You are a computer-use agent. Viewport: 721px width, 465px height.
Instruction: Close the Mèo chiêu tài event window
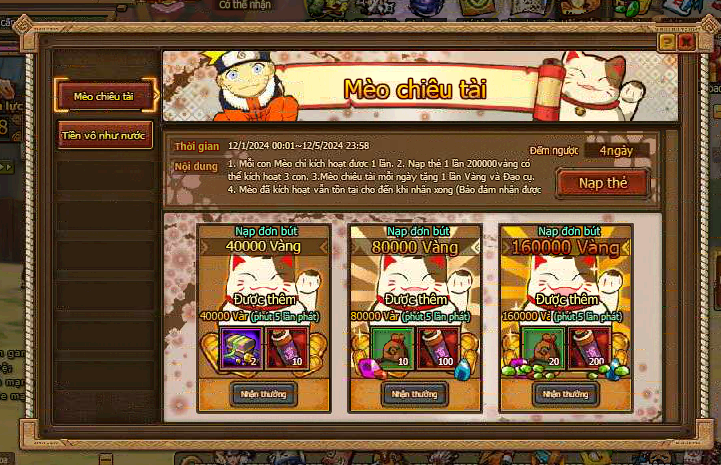686,43
